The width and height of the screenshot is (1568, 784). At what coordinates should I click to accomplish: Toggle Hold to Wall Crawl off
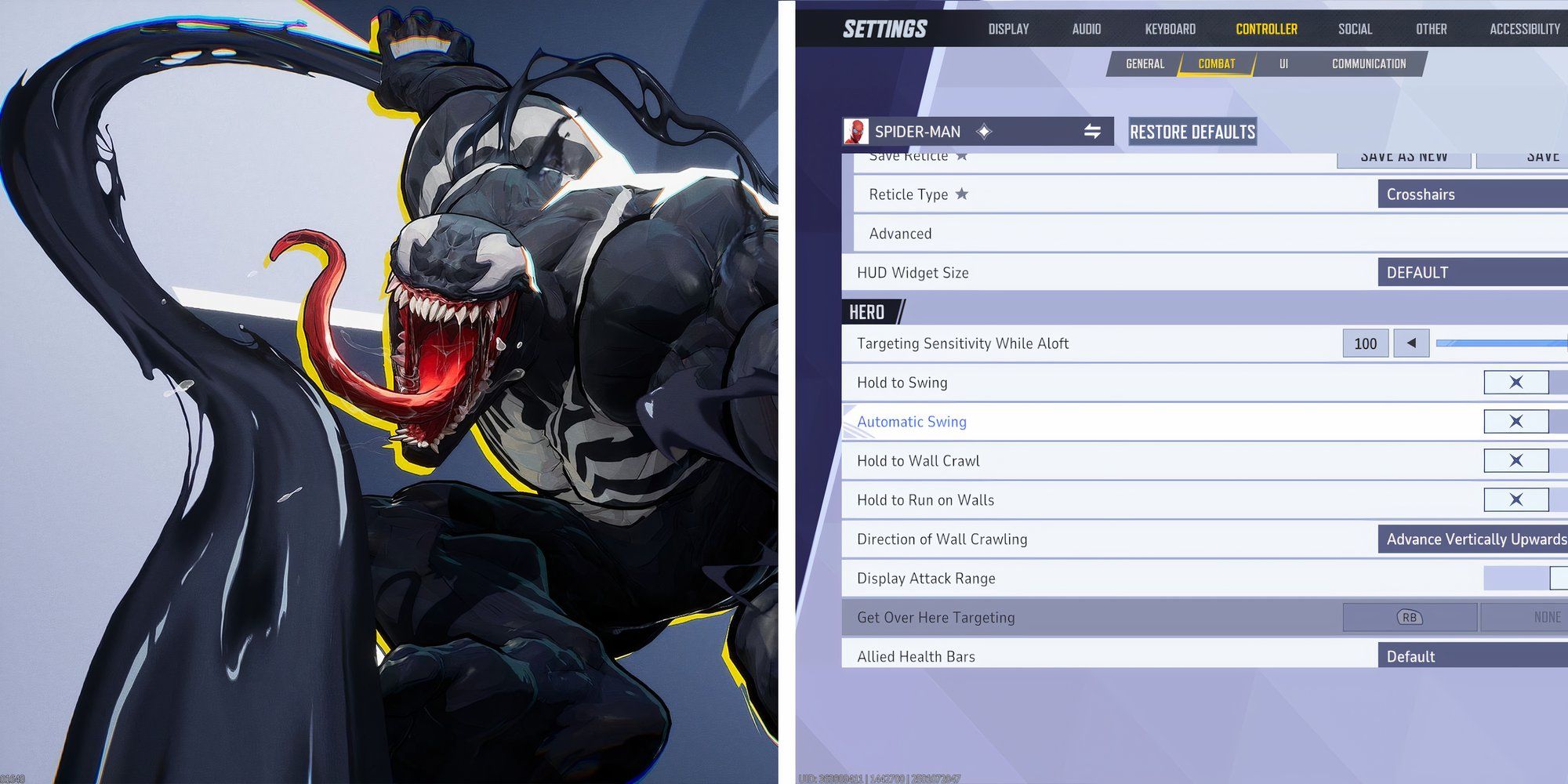coord(1516,460)
